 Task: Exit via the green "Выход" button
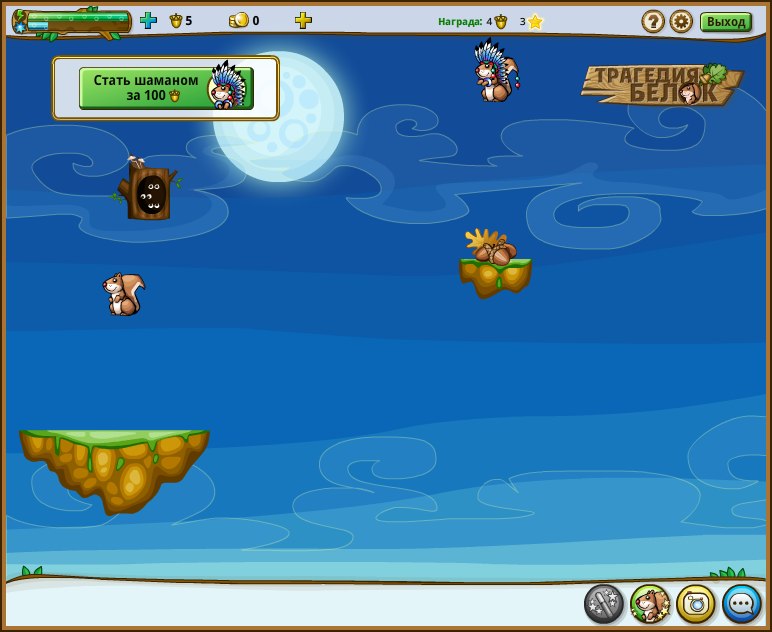725,22
